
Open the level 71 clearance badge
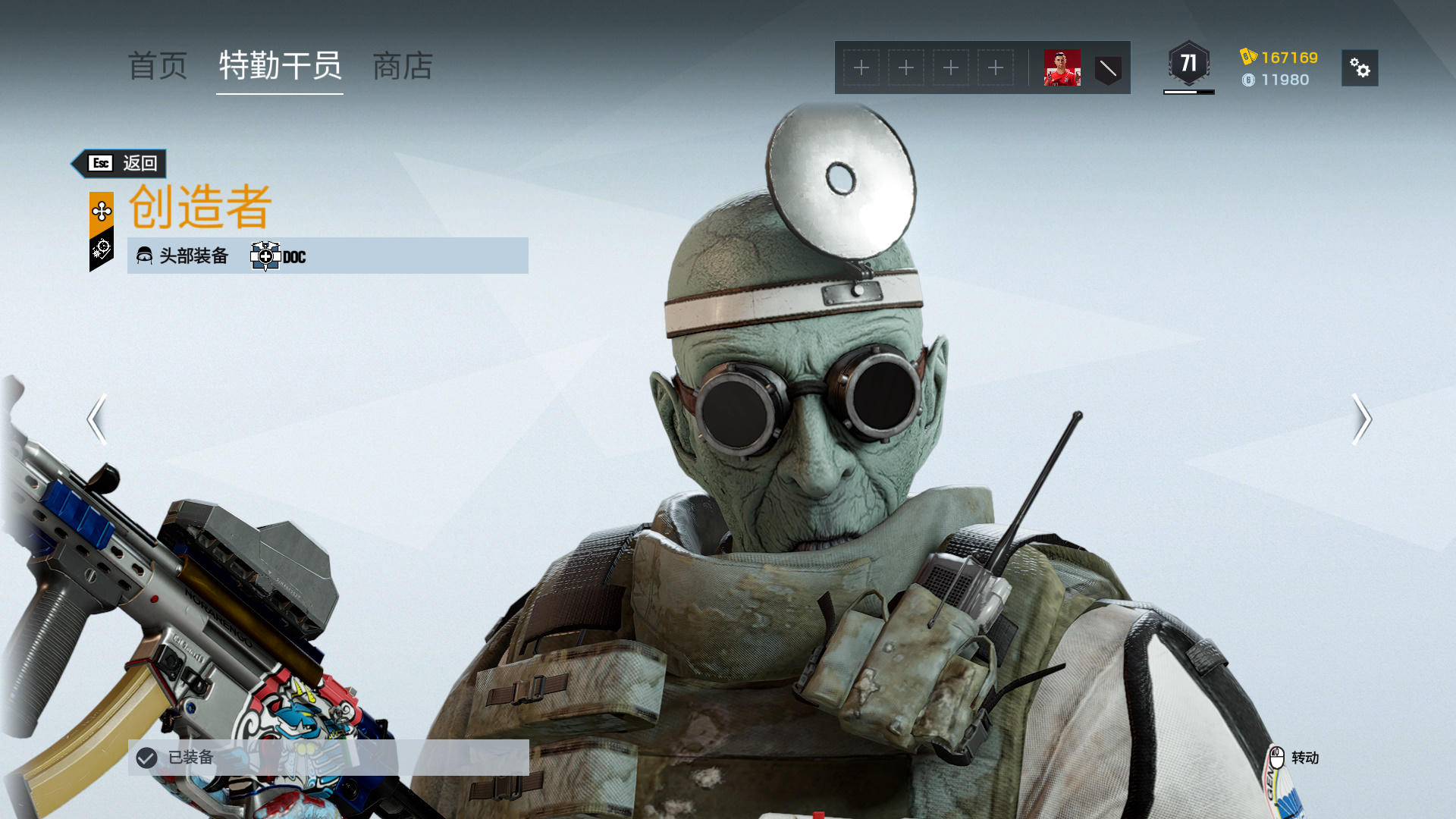(1188, 64)
